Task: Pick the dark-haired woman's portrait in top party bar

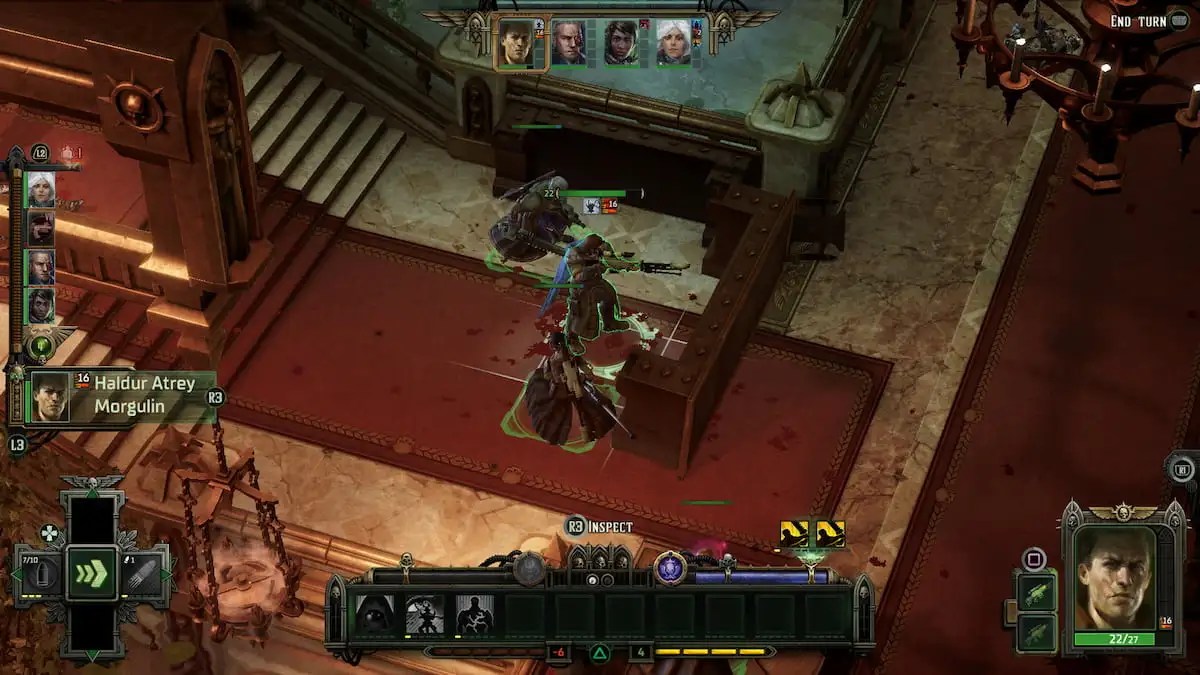Action: pyautogui.click(x=620, y=43)
